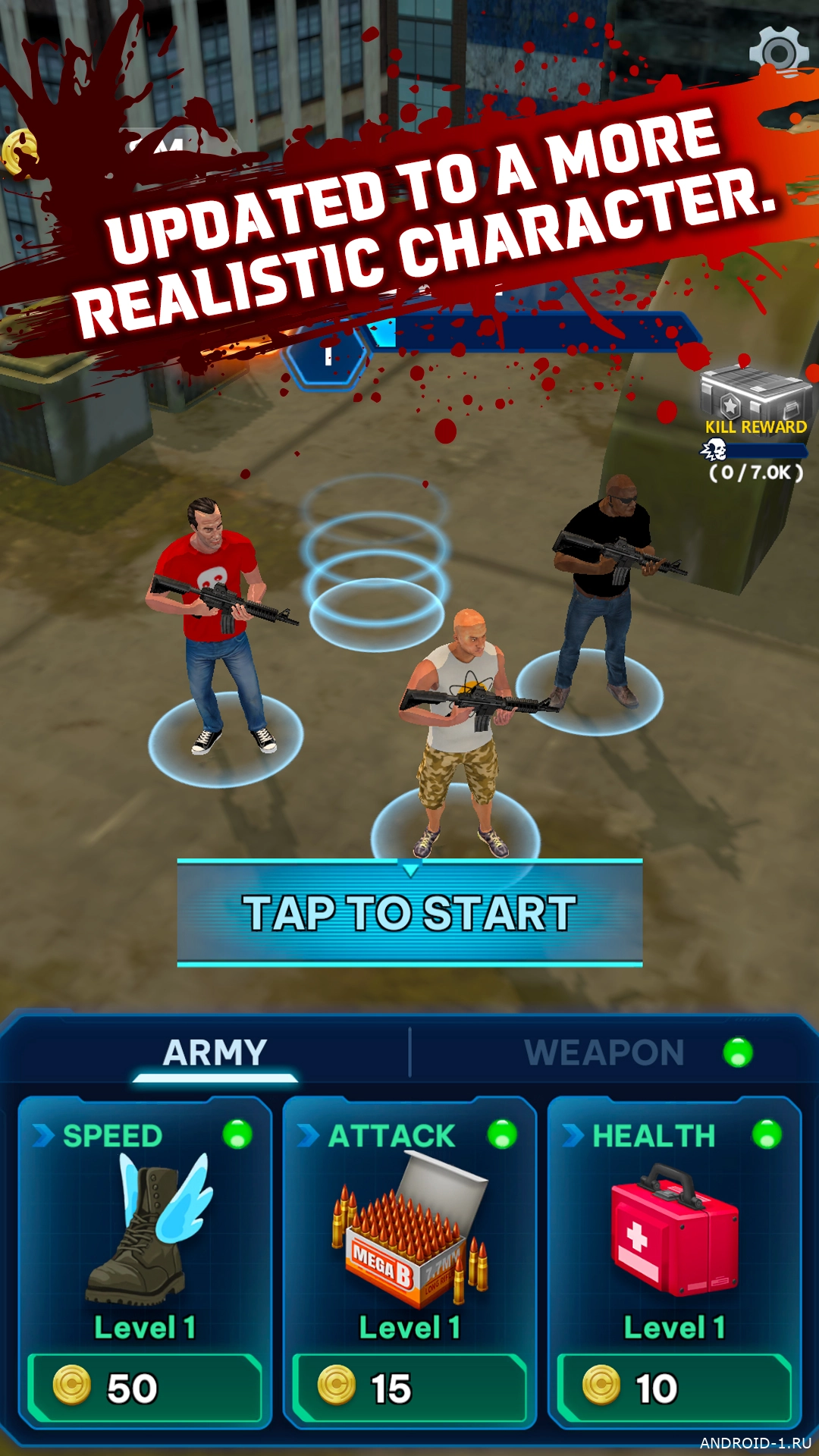Tap the TAP TO START button
819x1456 pixels.
pos(409,912)
